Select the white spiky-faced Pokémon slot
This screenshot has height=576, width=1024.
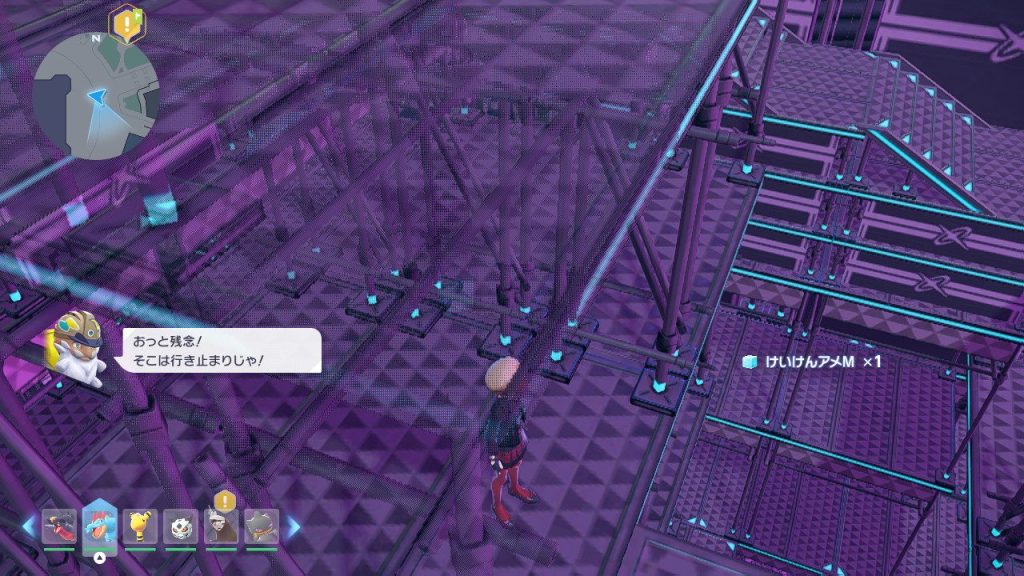(180, 526)
